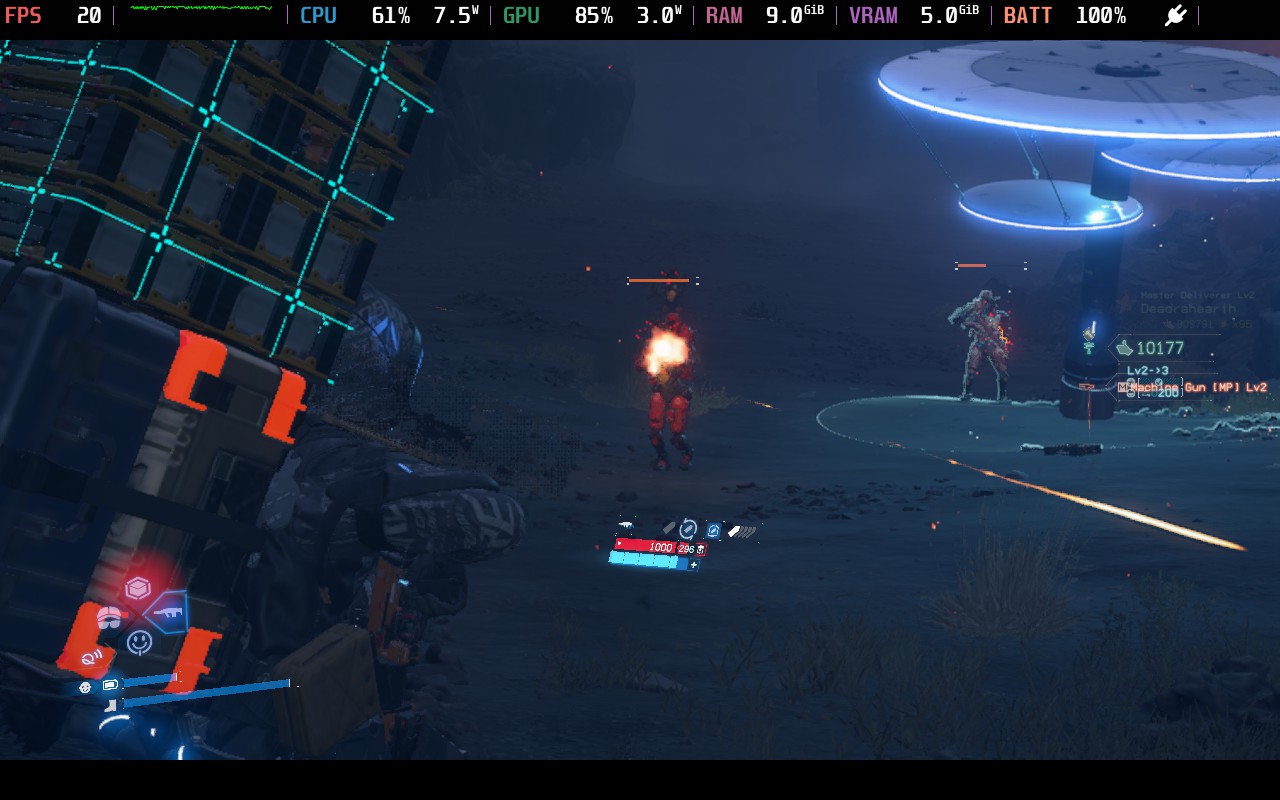Select the smiley face wheel icon

click(x=140, y=642)
